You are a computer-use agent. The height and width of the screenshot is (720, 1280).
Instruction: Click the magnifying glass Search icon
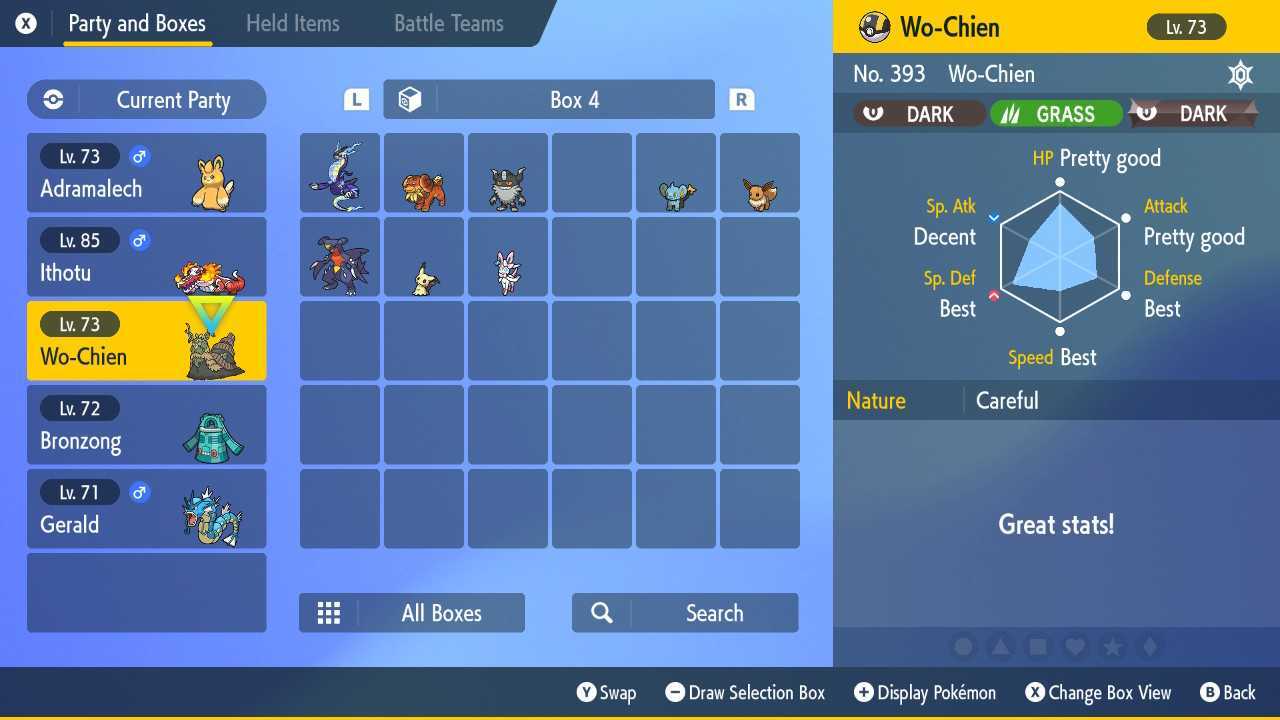click(x=601, y=612)
